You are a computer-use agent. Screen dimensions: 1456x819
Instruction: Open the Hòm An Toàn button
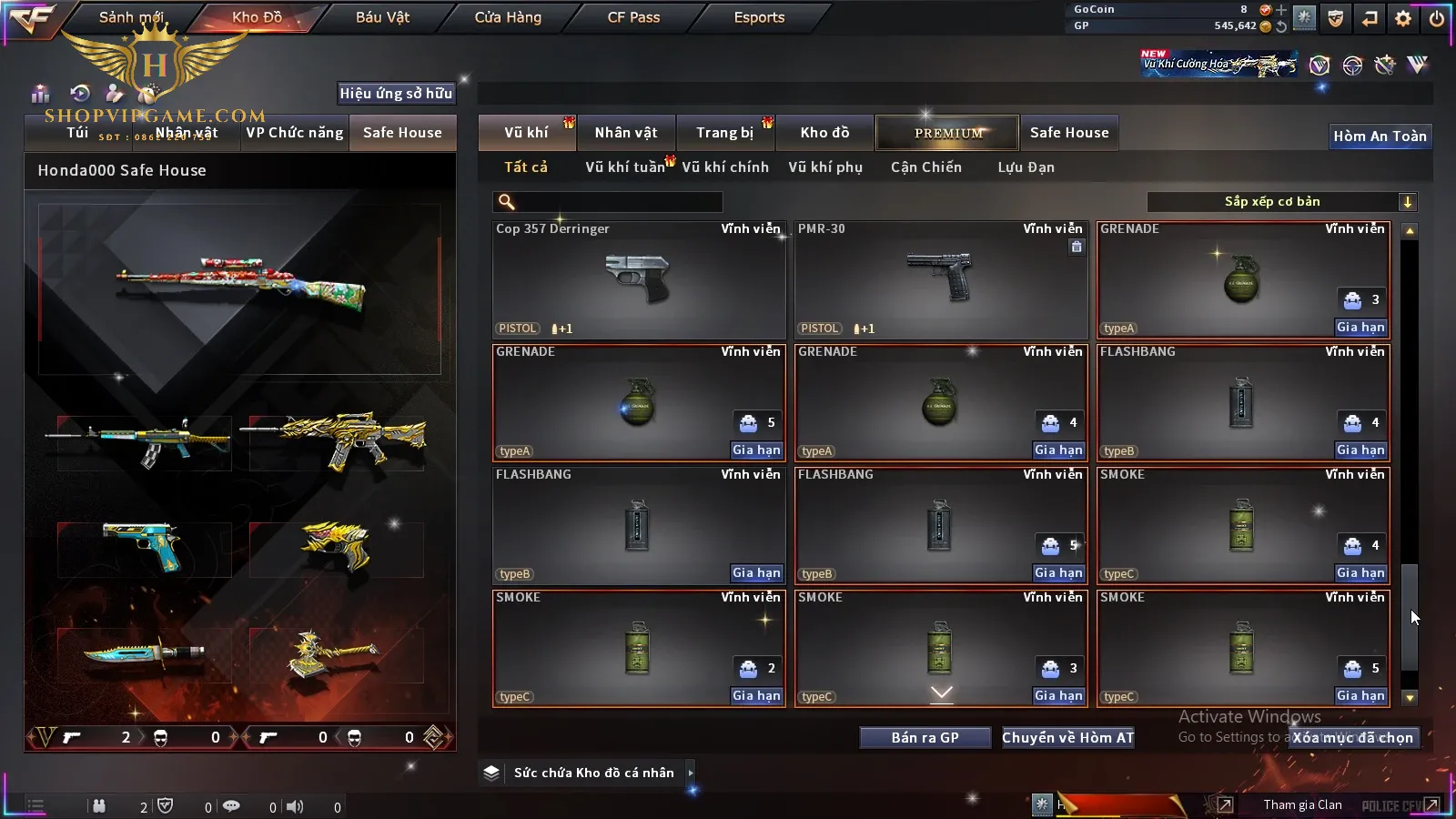(1380, 136)
